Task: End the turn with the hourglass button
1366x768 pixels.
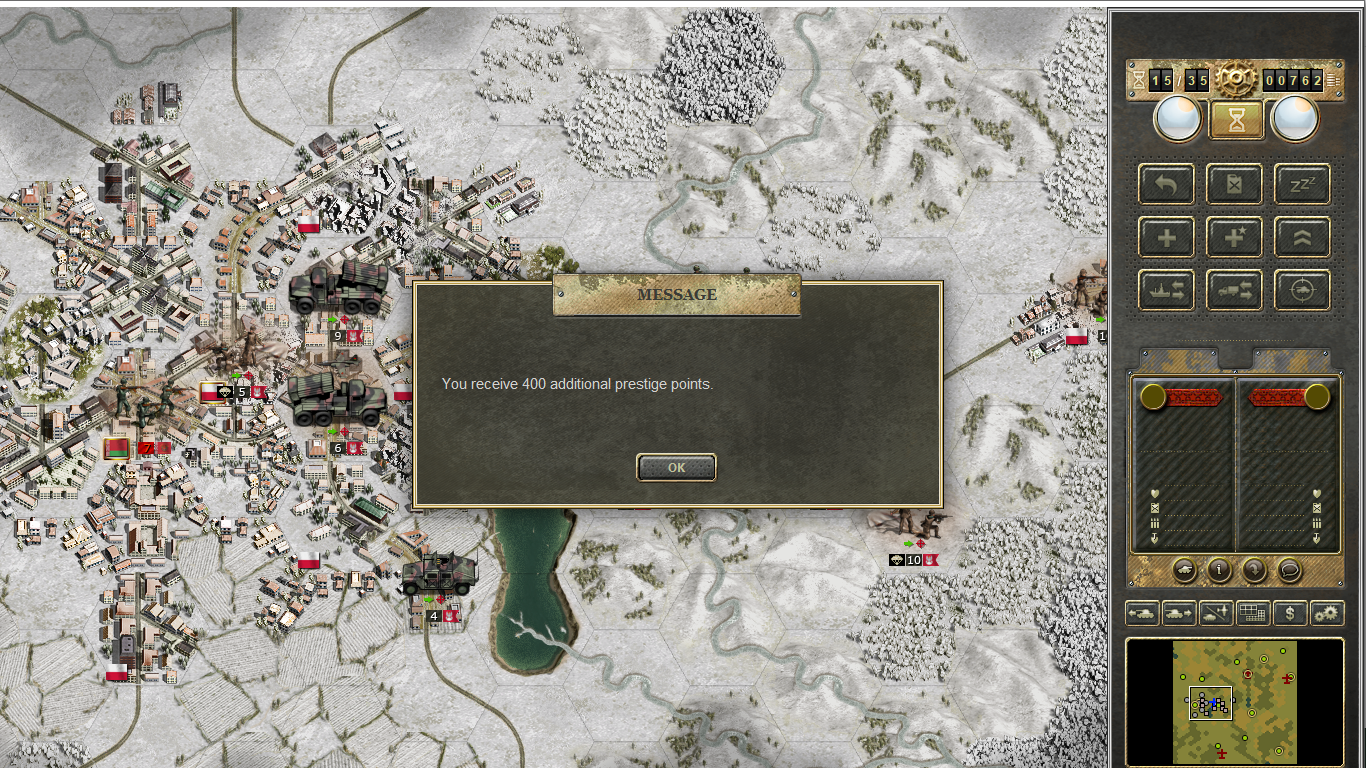Action: pos(1237,120)
